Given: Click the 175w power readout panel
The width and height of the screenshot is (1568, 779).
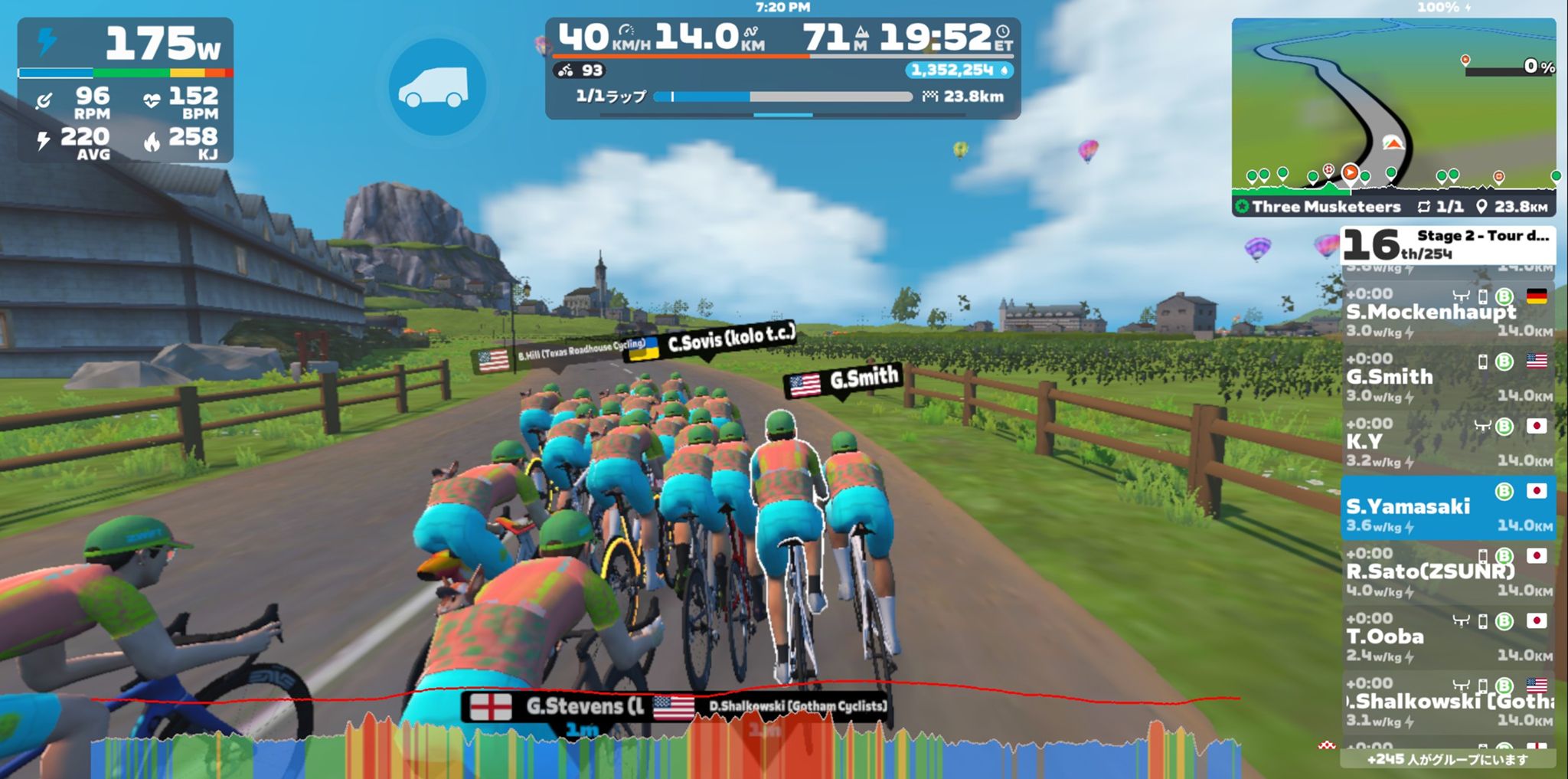Looking at the screenshot, I should pyautogui.click(x=126, y=89).
